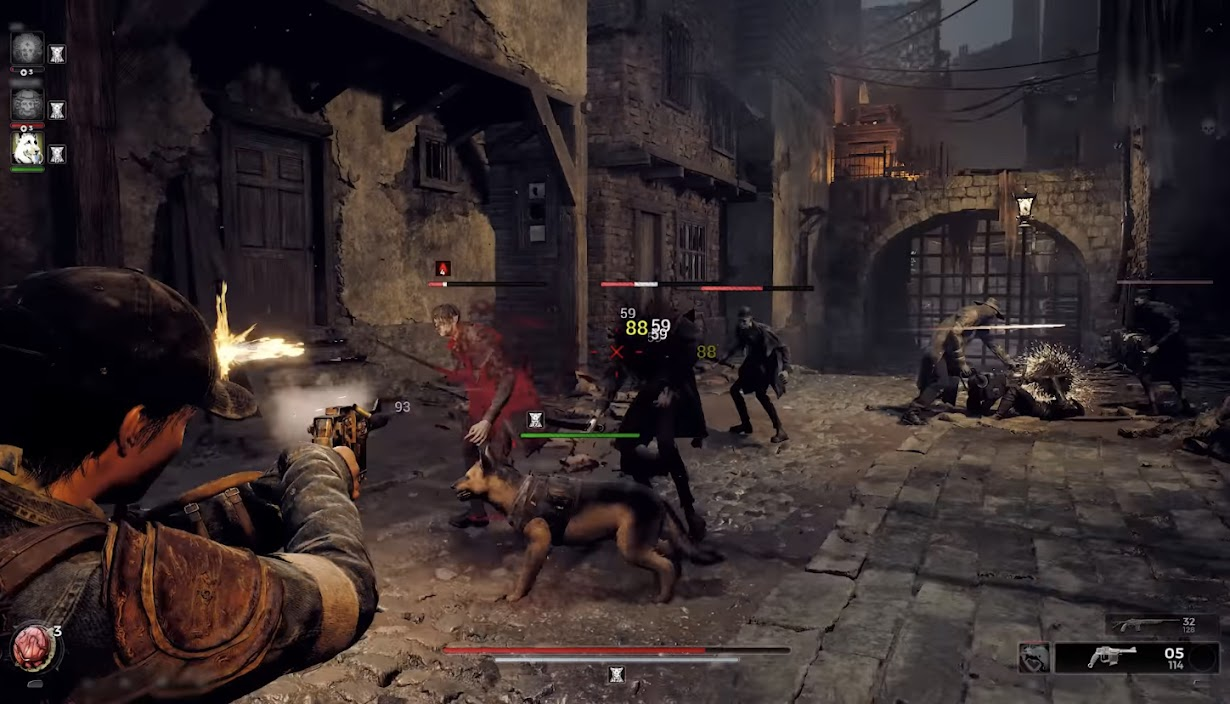Activate the ability icon beside the pistol slot

(x=1034, y=657)
